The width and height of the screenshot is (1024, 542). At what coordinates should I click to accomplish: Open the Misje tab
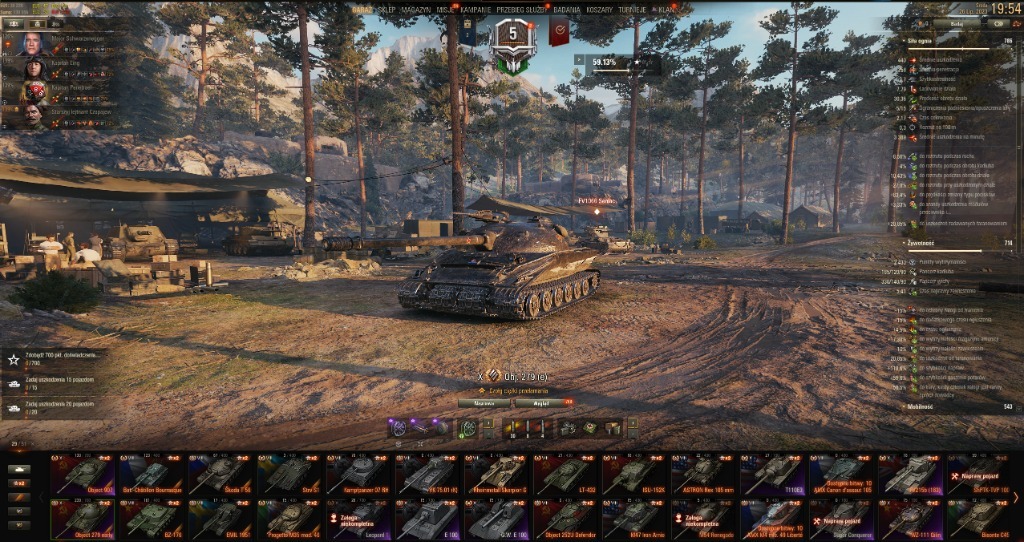(x=445, y=9)
